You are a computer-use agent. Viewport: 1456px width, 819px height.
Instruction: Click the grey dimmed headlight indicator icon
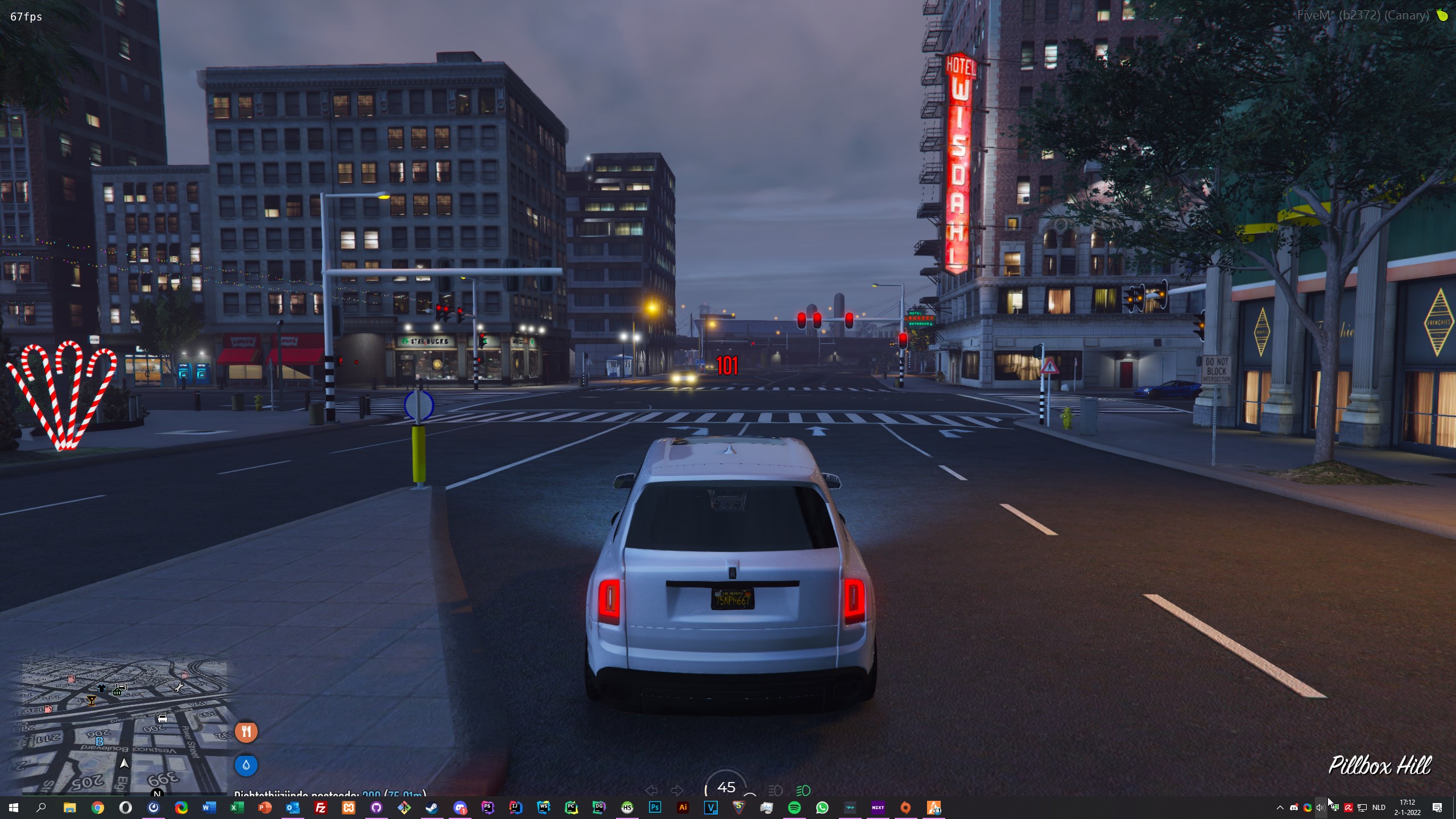point(775,790)
